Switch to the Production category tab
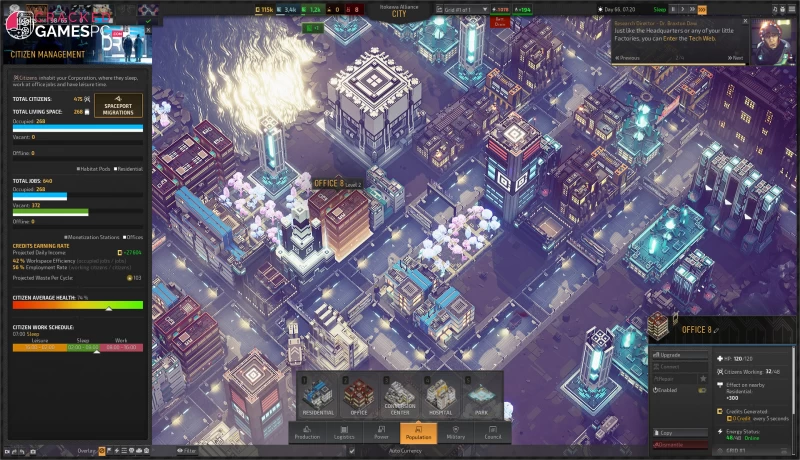Image resolution: width=800 pixels, height=460 pixels. (x=307, y=432)
